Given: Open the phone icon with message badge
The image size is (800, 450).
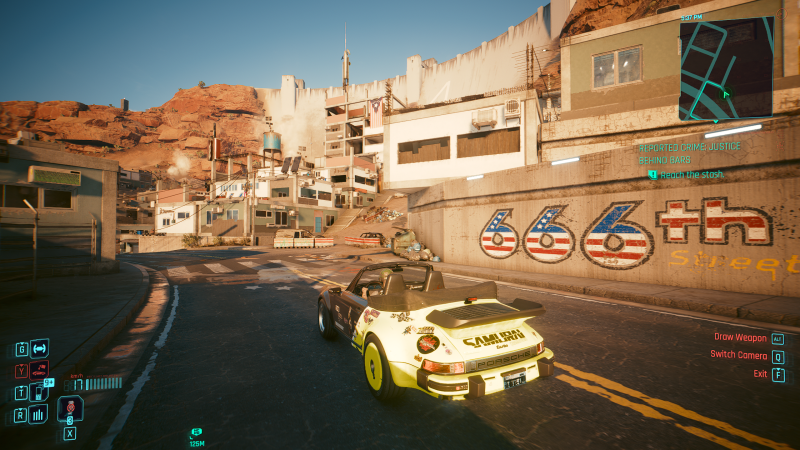Looking at the screenshot, I should (x=39, y=391).
